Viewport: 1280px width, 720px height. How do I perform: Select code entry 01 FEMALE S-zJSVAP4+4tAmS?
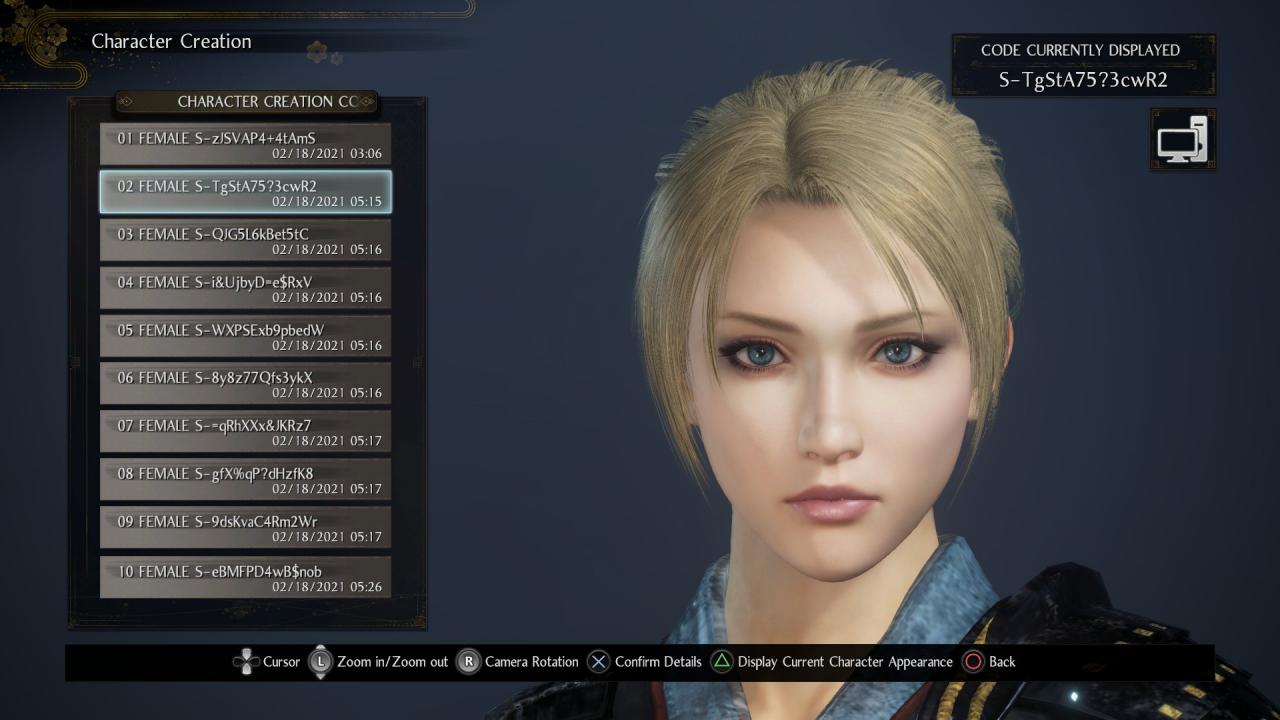click(245, 145)
